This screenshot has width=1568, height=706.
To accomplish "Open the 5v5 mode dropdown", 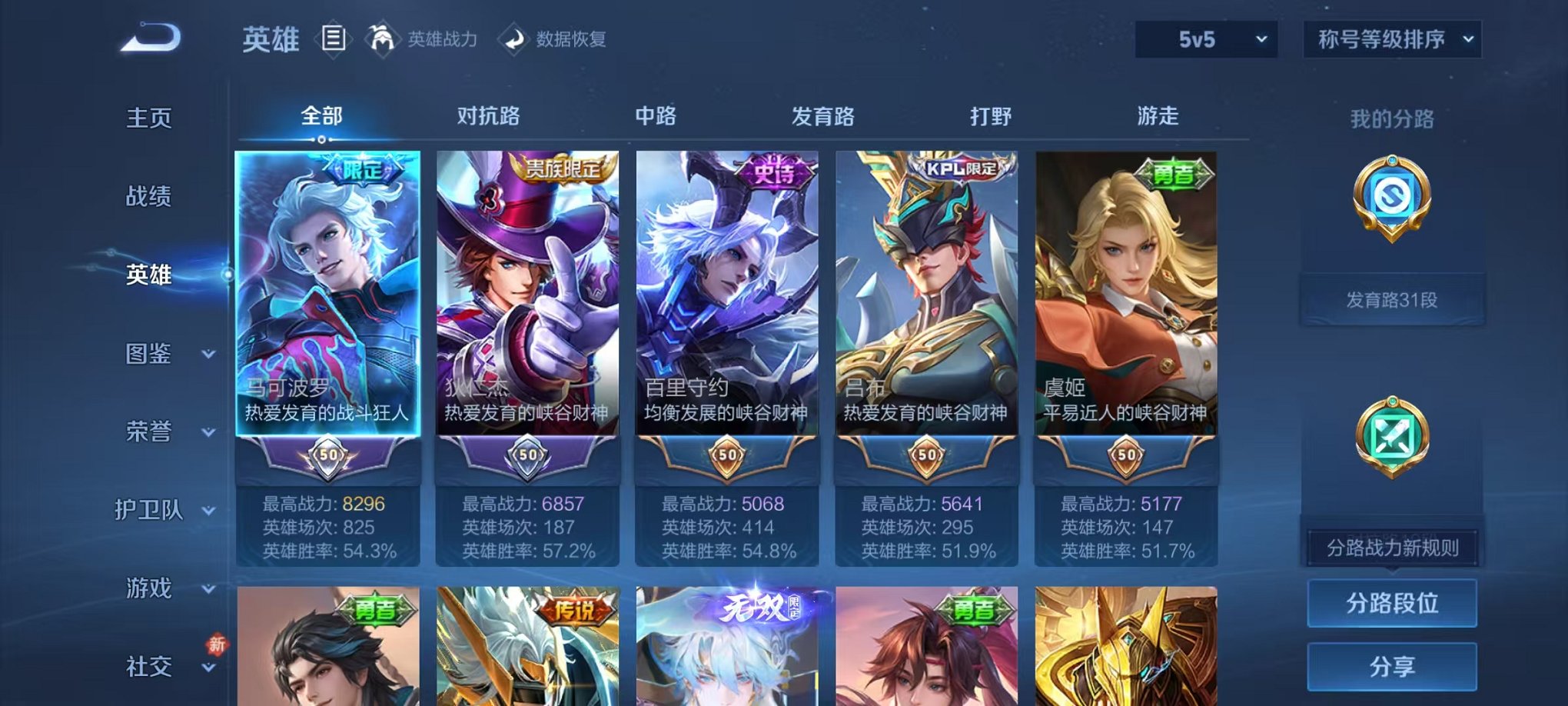I will [1207, 38].
